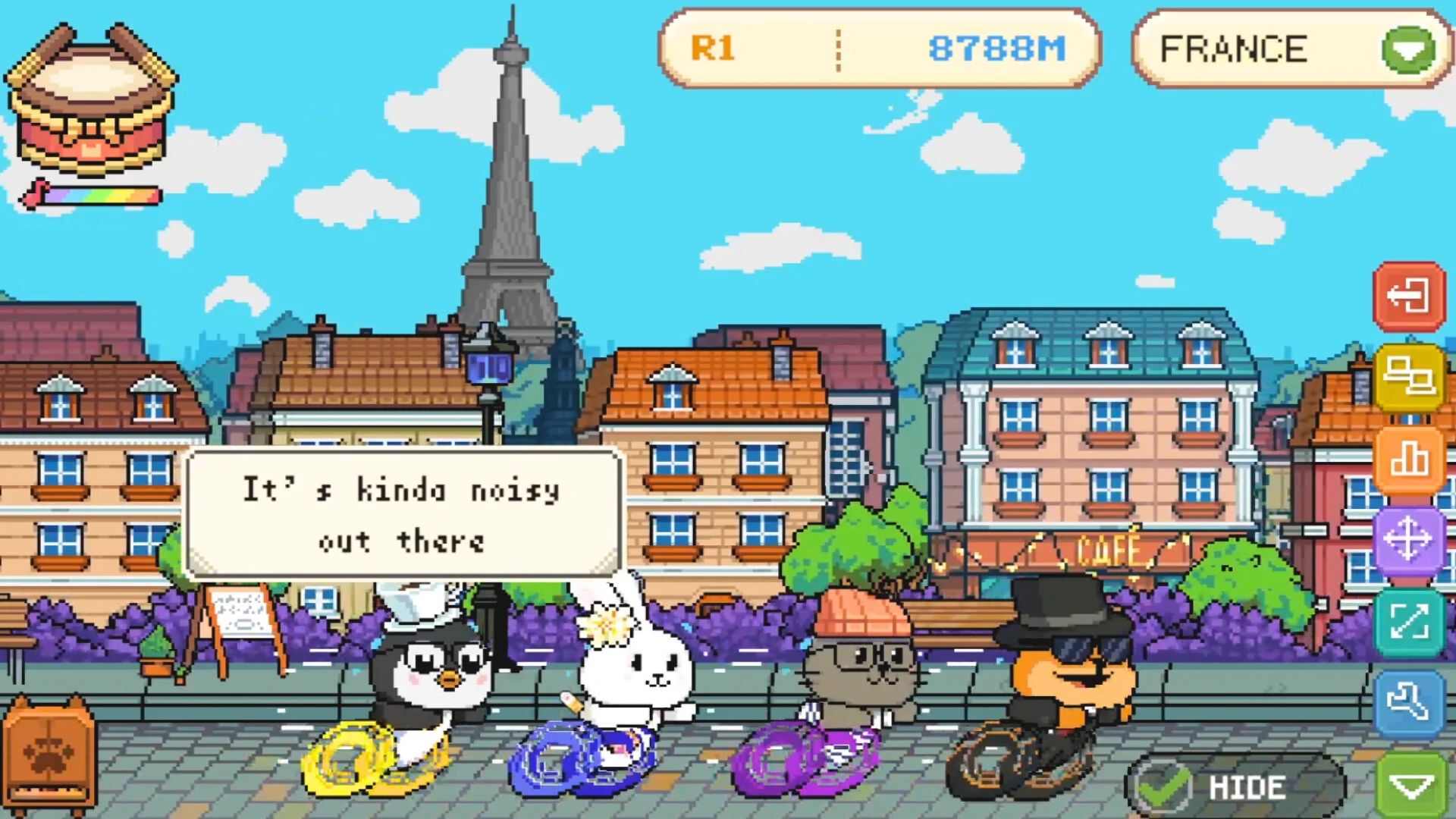Toggle the teal fullscreen expand button
The width and height of the screenshot is (1456, 819).
tap(1409, 622)
